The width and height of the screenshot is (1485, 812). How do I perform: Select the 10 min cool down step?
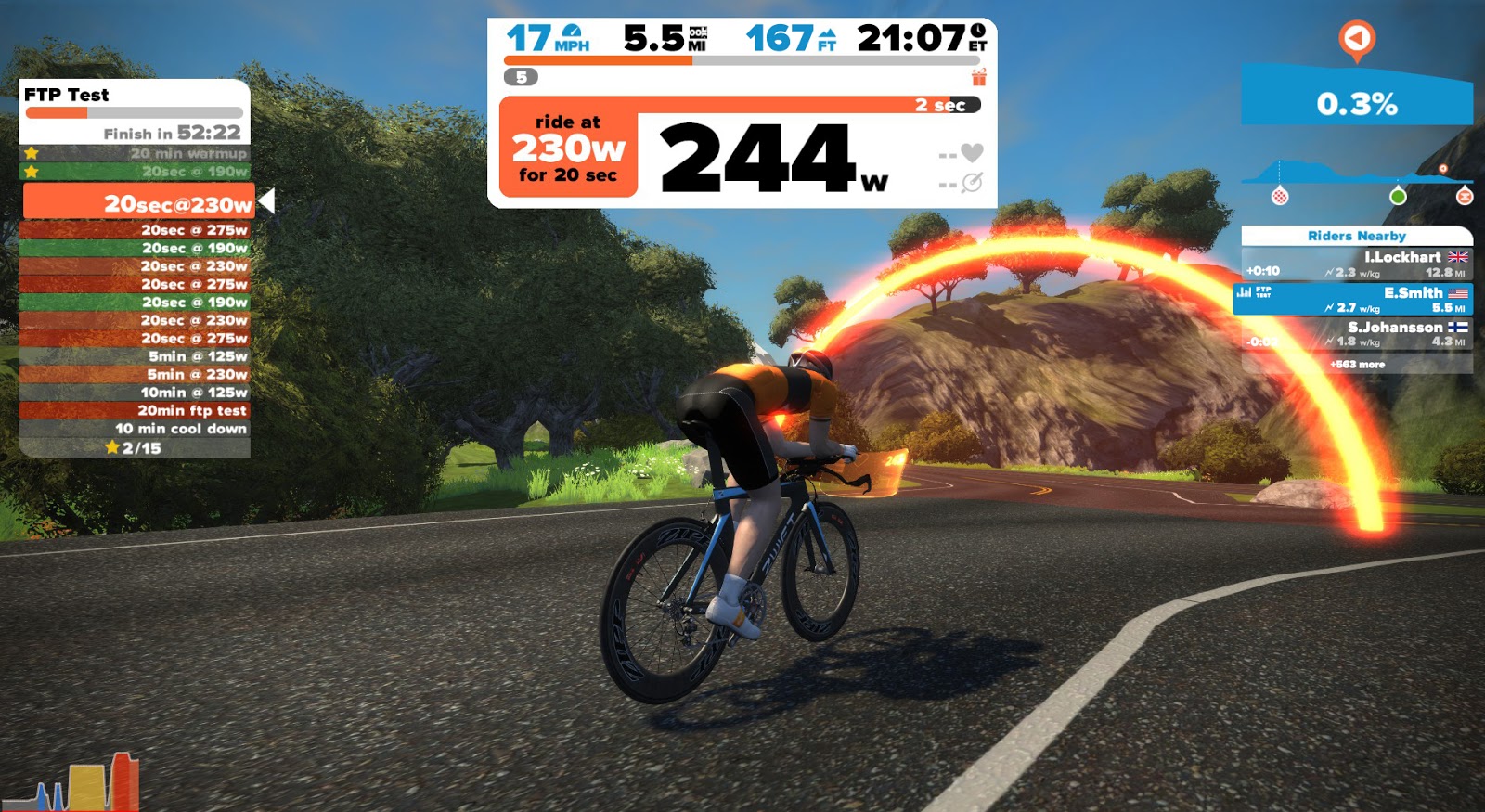(136, 429)
